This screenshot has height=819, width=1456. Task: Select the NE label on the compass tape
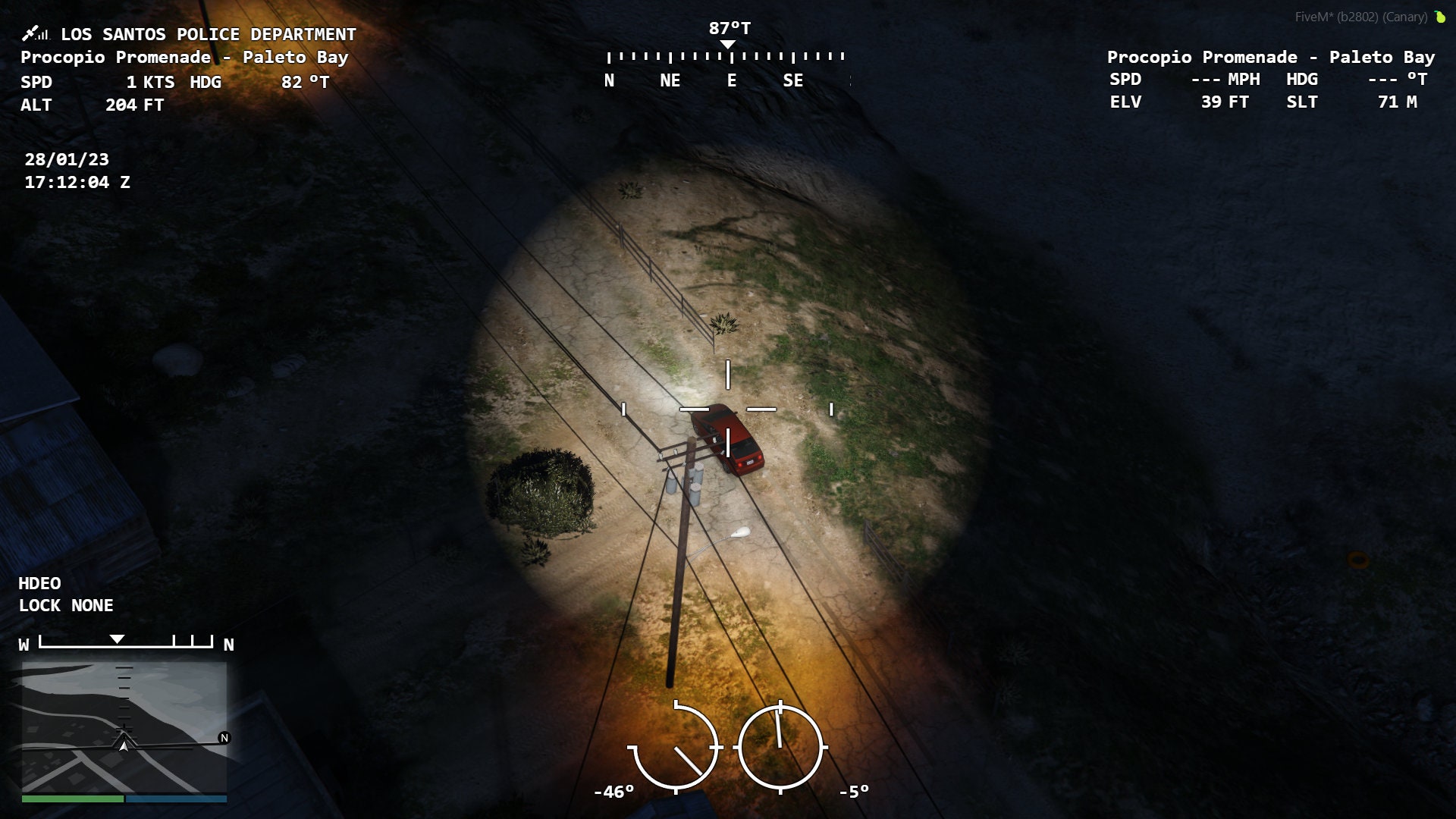(x=671, y=80)
